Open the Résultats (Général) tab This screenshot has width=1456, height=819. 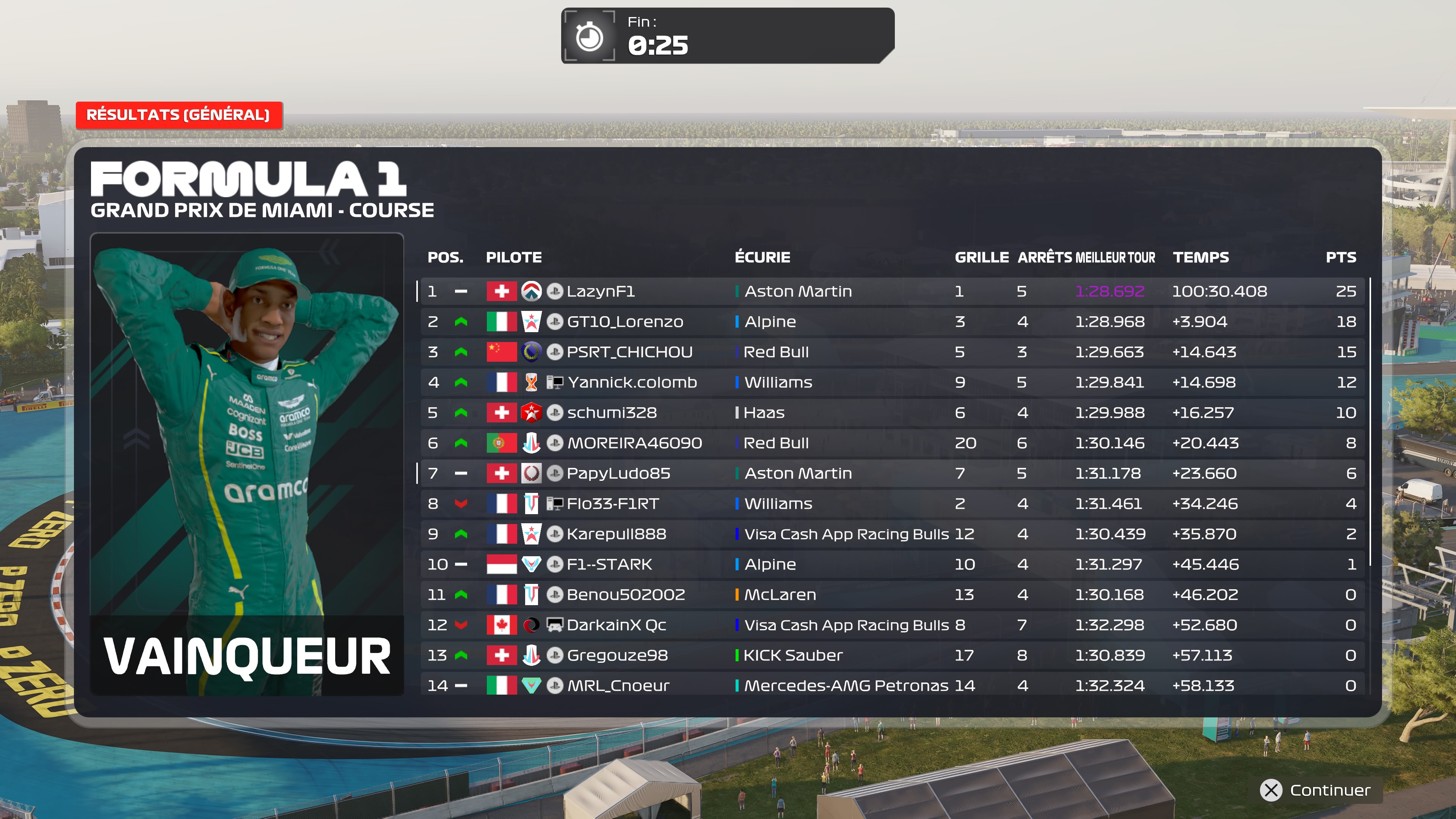click(x=178, y=115)
